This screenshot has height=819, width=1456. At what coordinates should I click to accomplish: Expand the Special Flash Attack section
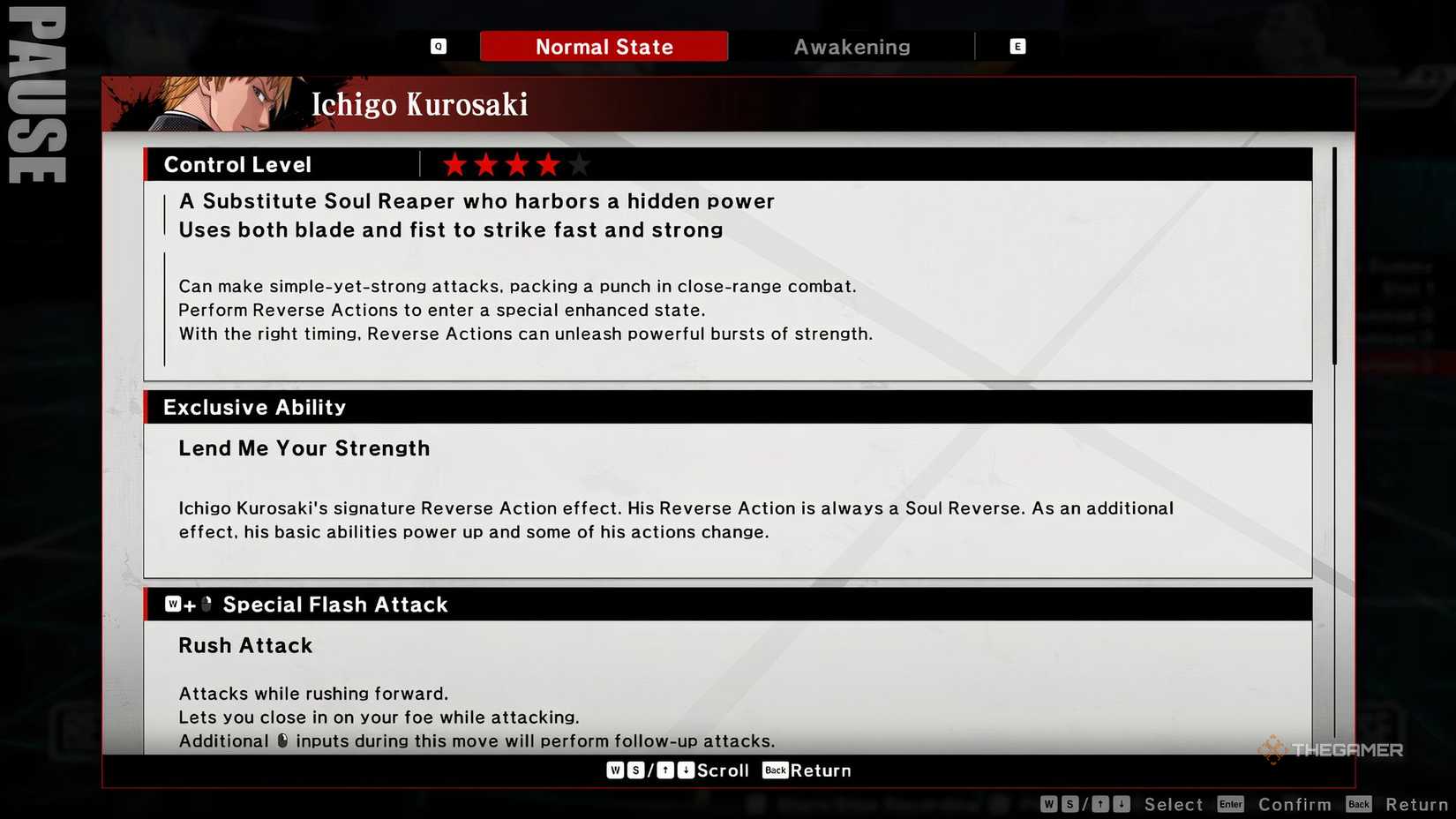(x=335, y=605)
